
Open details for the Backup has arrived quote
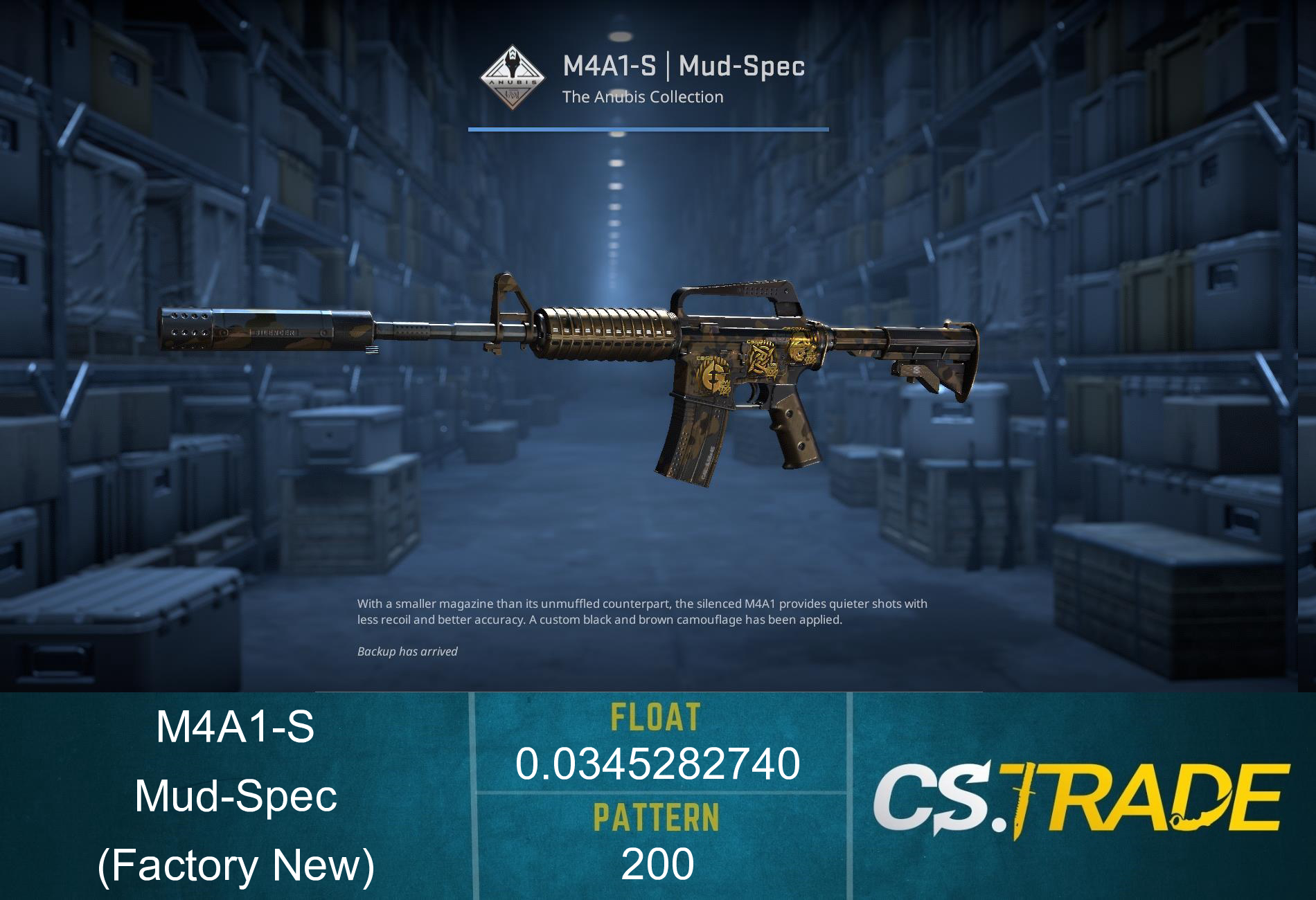[x=407, y=652]
